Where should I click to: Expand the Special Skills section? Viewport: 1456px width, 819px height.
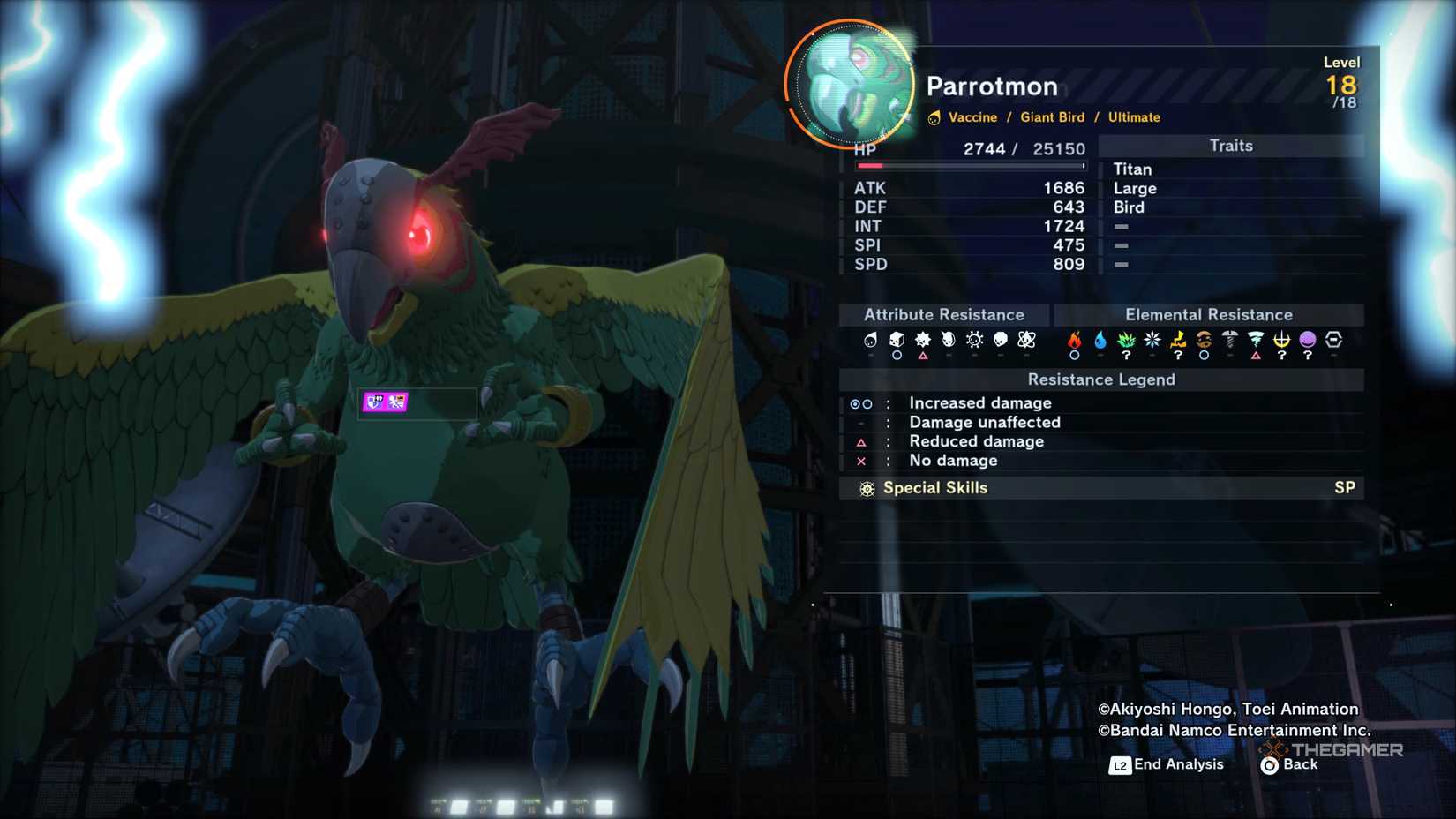tap(934, 487)
